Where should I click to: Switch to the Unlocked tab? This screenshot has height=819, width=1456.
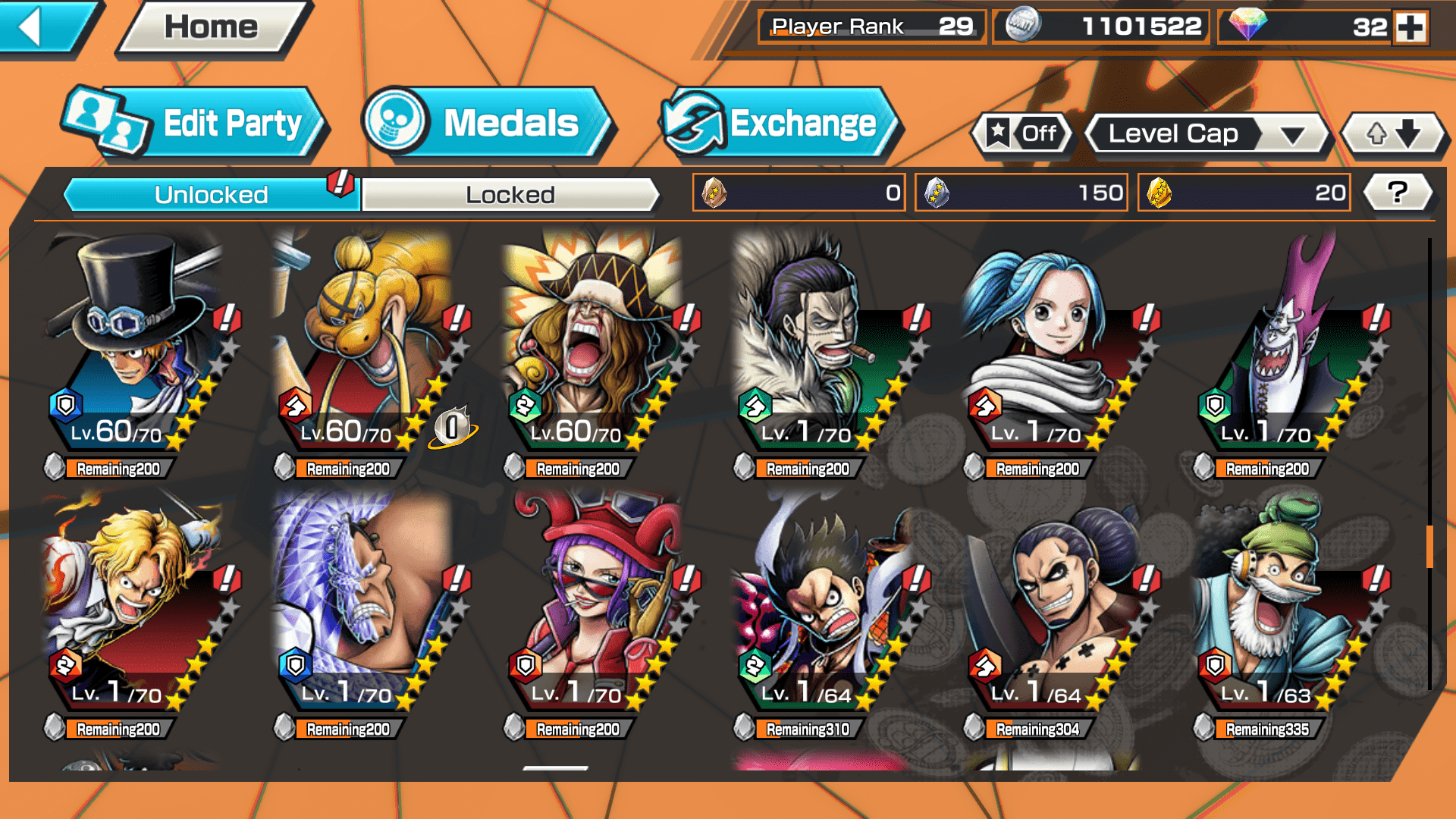210,195
